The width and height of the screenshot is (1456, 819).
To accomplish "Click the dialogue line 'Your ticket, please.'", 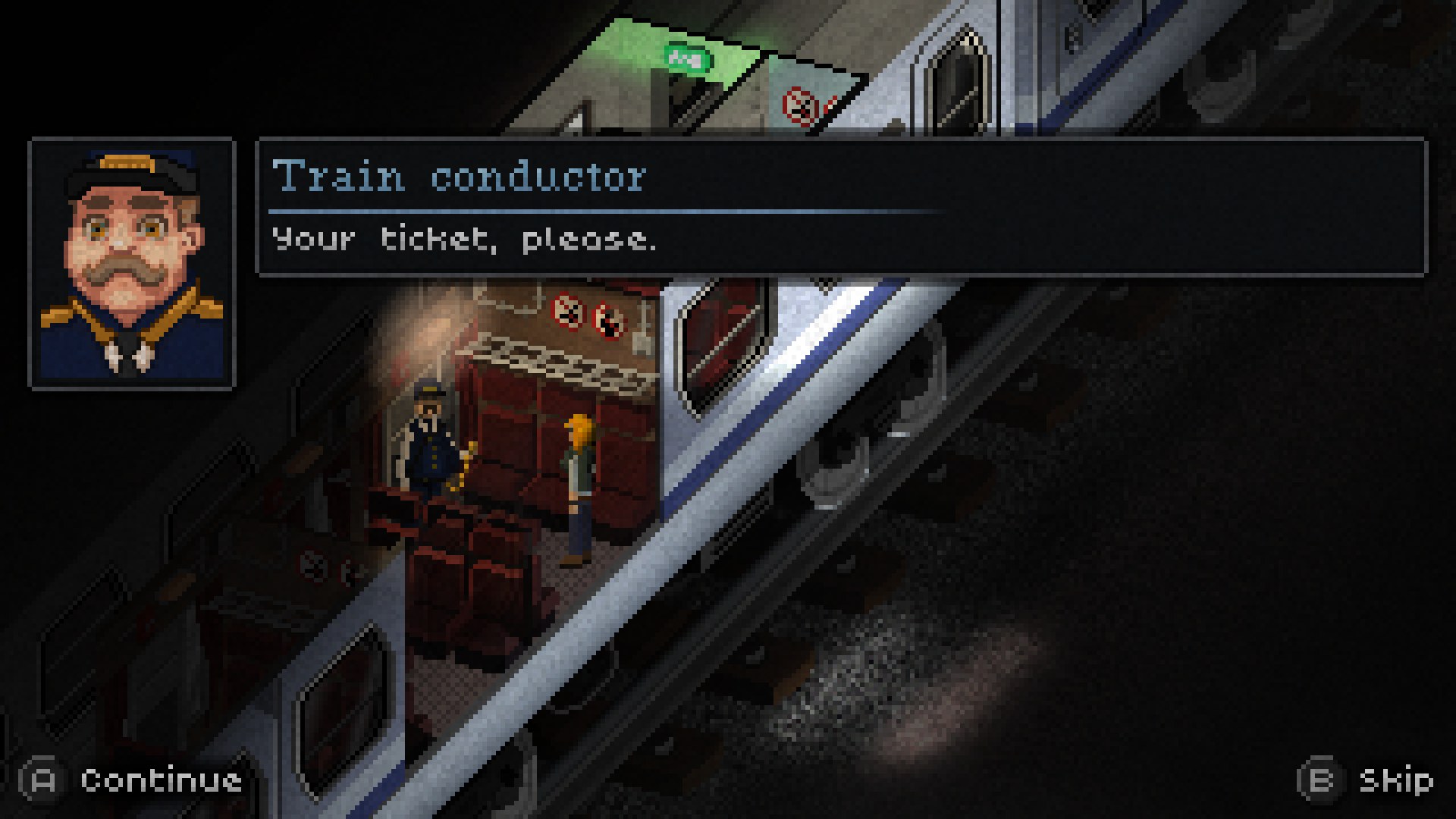I will pyautogui.click(x=463, y=239).
